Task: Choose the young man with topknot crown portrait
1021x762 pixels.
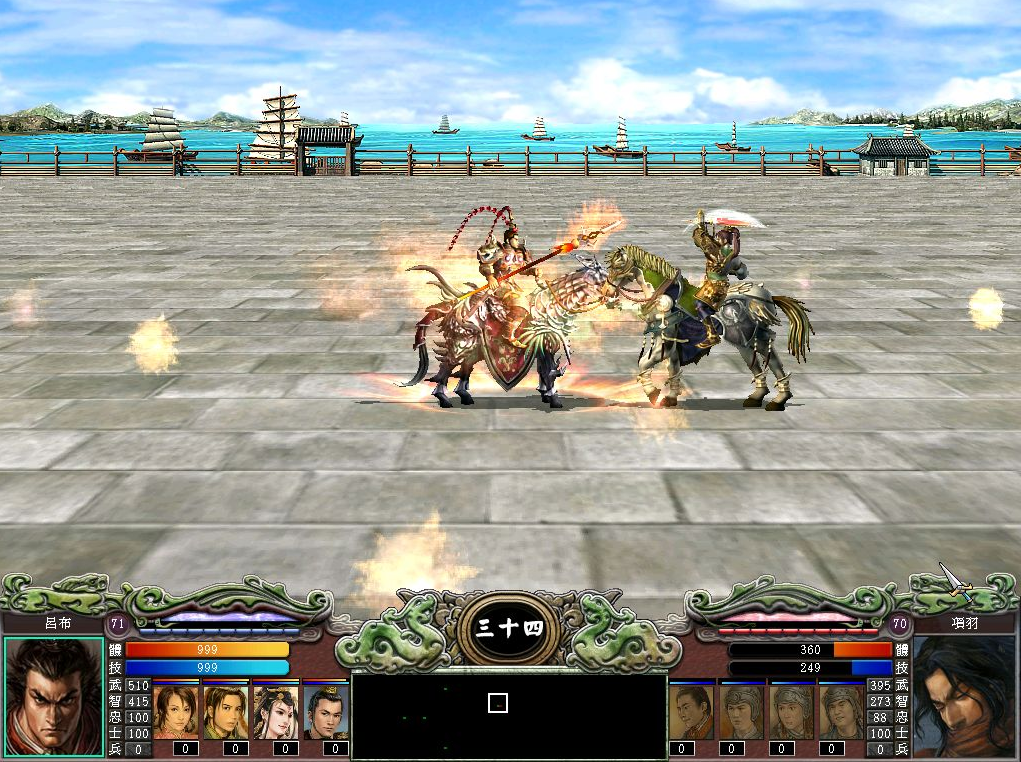Action: pyautogui.click(x=326, y=711)
